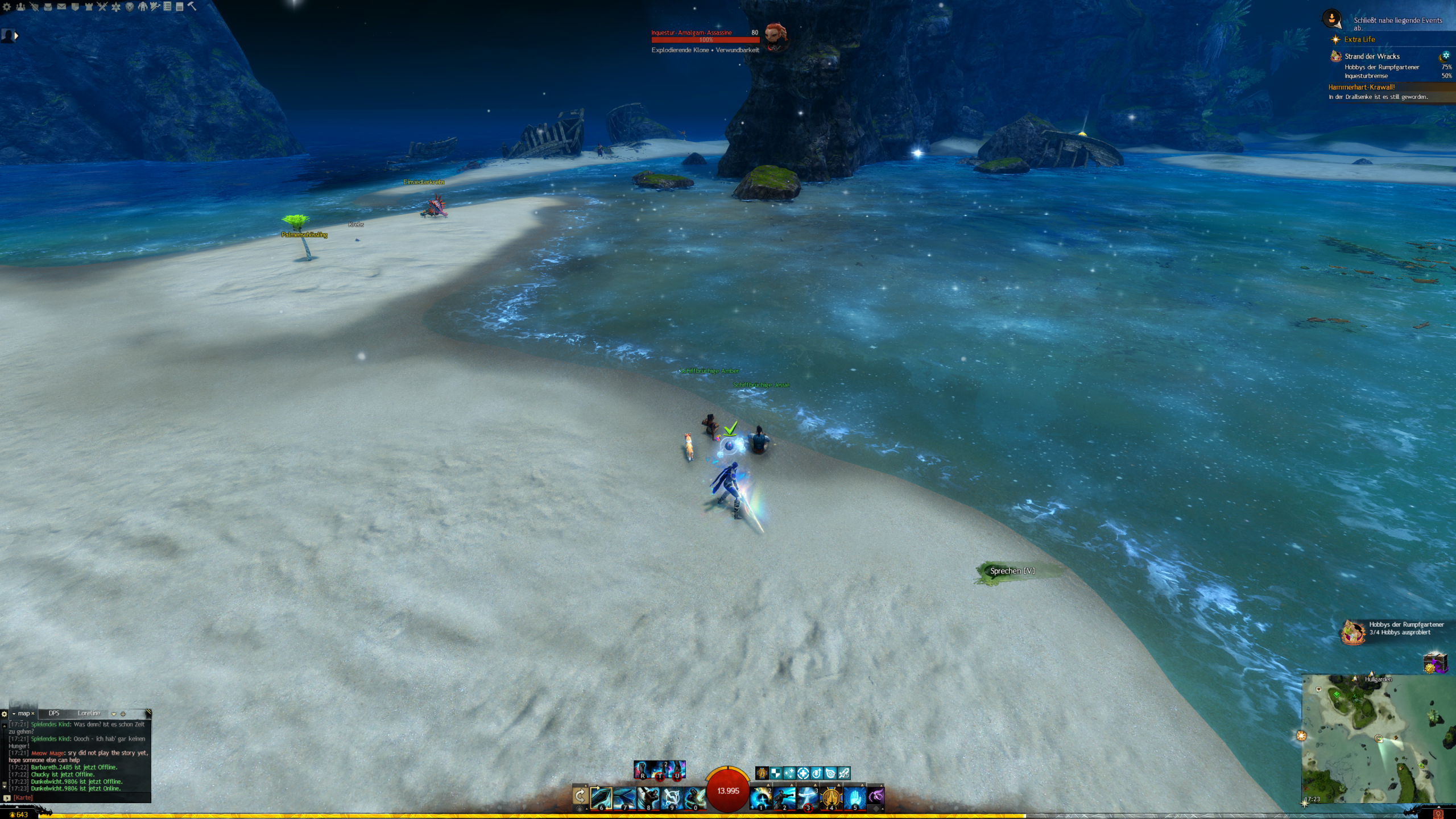This screenshot has height=819, width=1456.
Task: Open chat options gear
Action: pyautogui.click(x=5, y=714)
